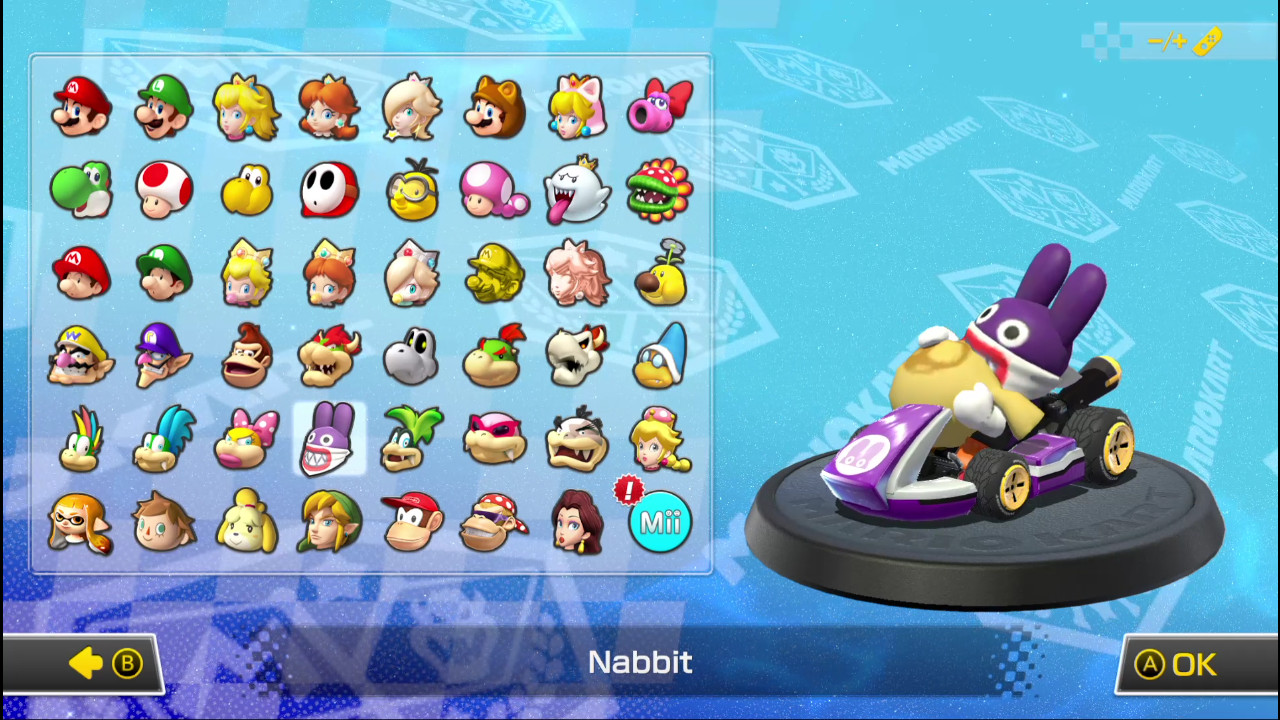
Task: Select Yoshi's green icon
Action: point(80,190)
